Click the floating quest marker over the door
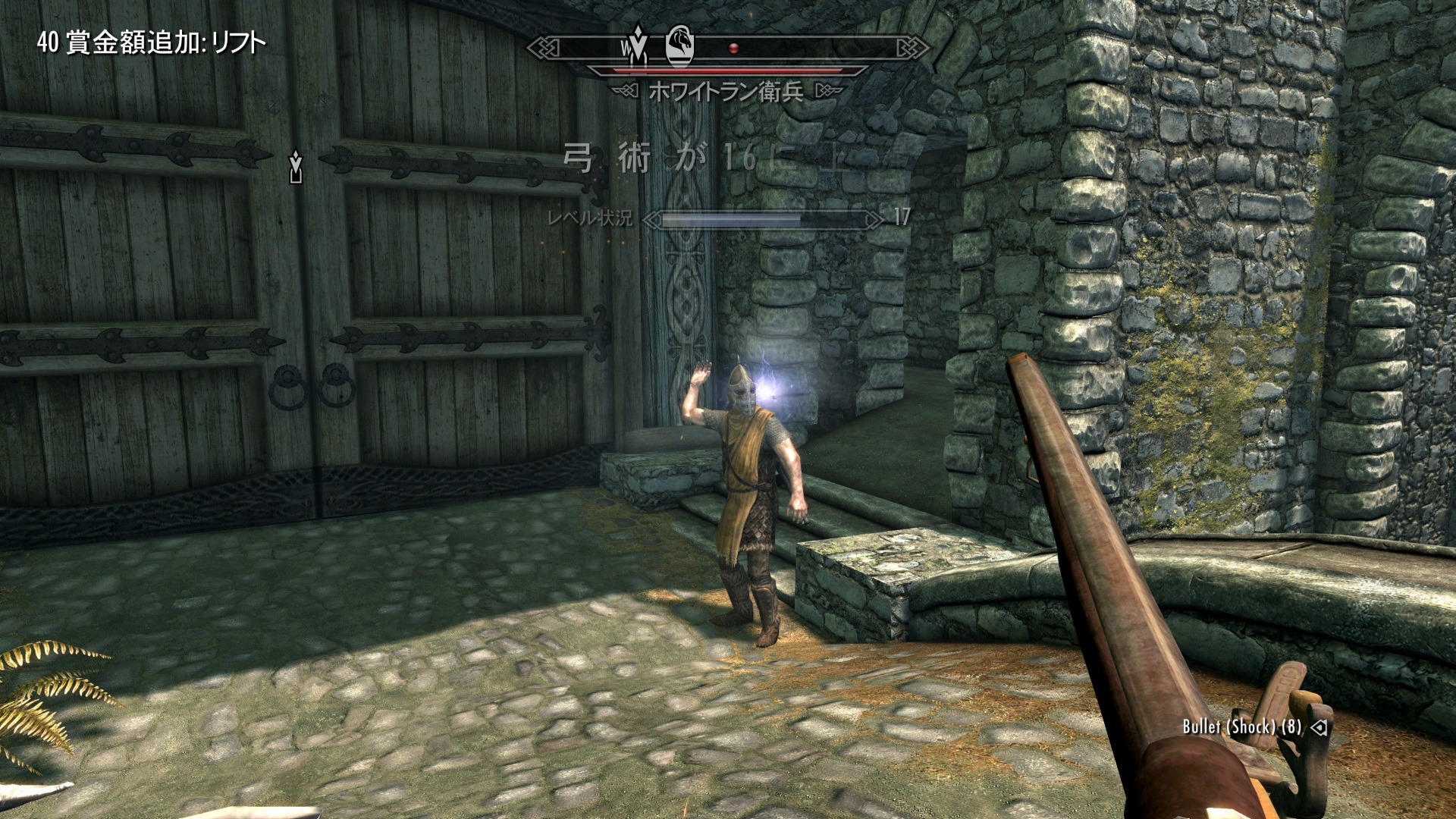Image resolution: width=1456 pixels, height=819 pixels. (x=296, y=167)
